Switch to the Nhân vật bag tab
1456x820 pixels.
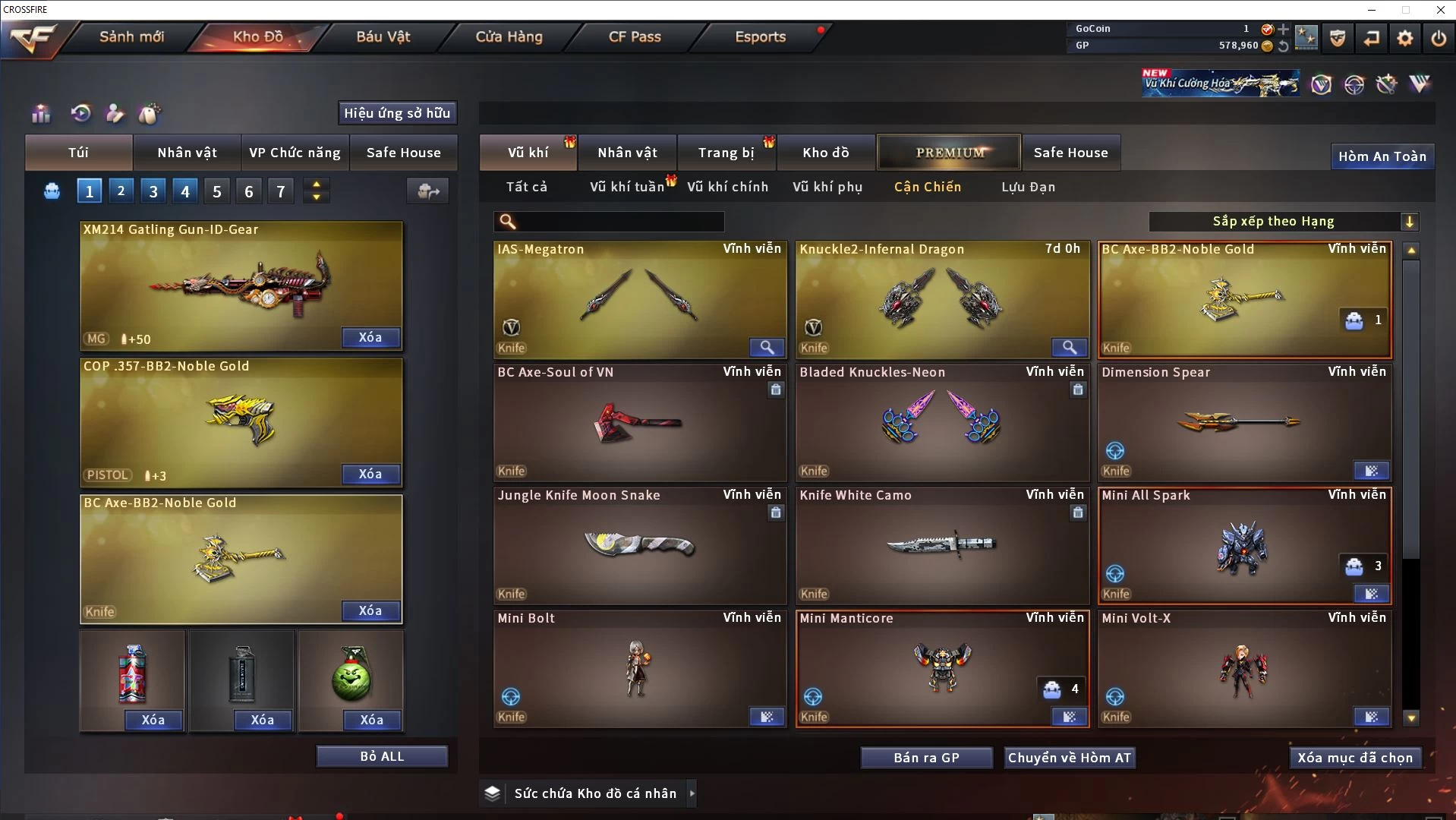(187, 153)
